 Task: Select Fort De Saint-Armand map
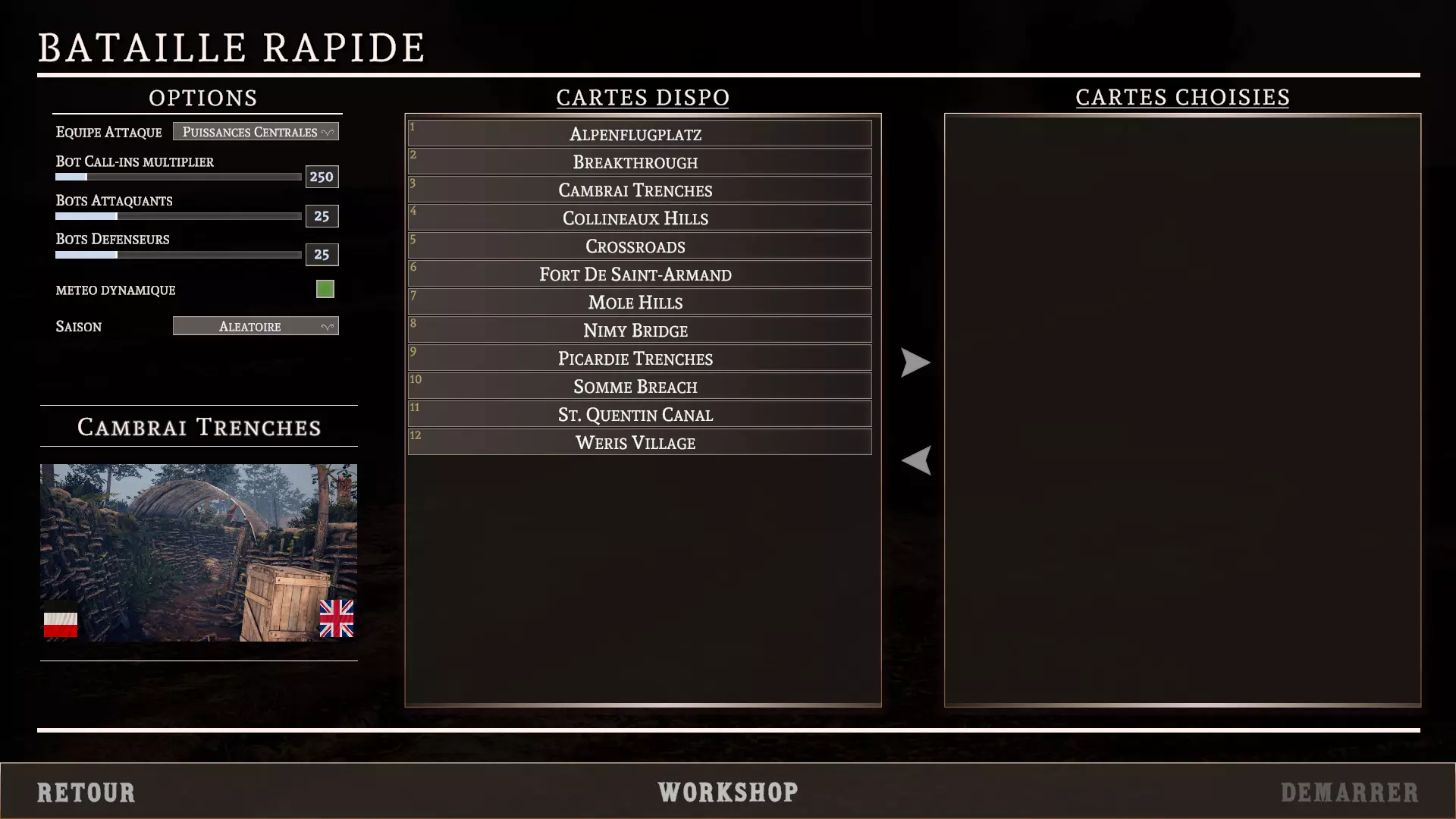pyautogui.click(x=639, y=275)
